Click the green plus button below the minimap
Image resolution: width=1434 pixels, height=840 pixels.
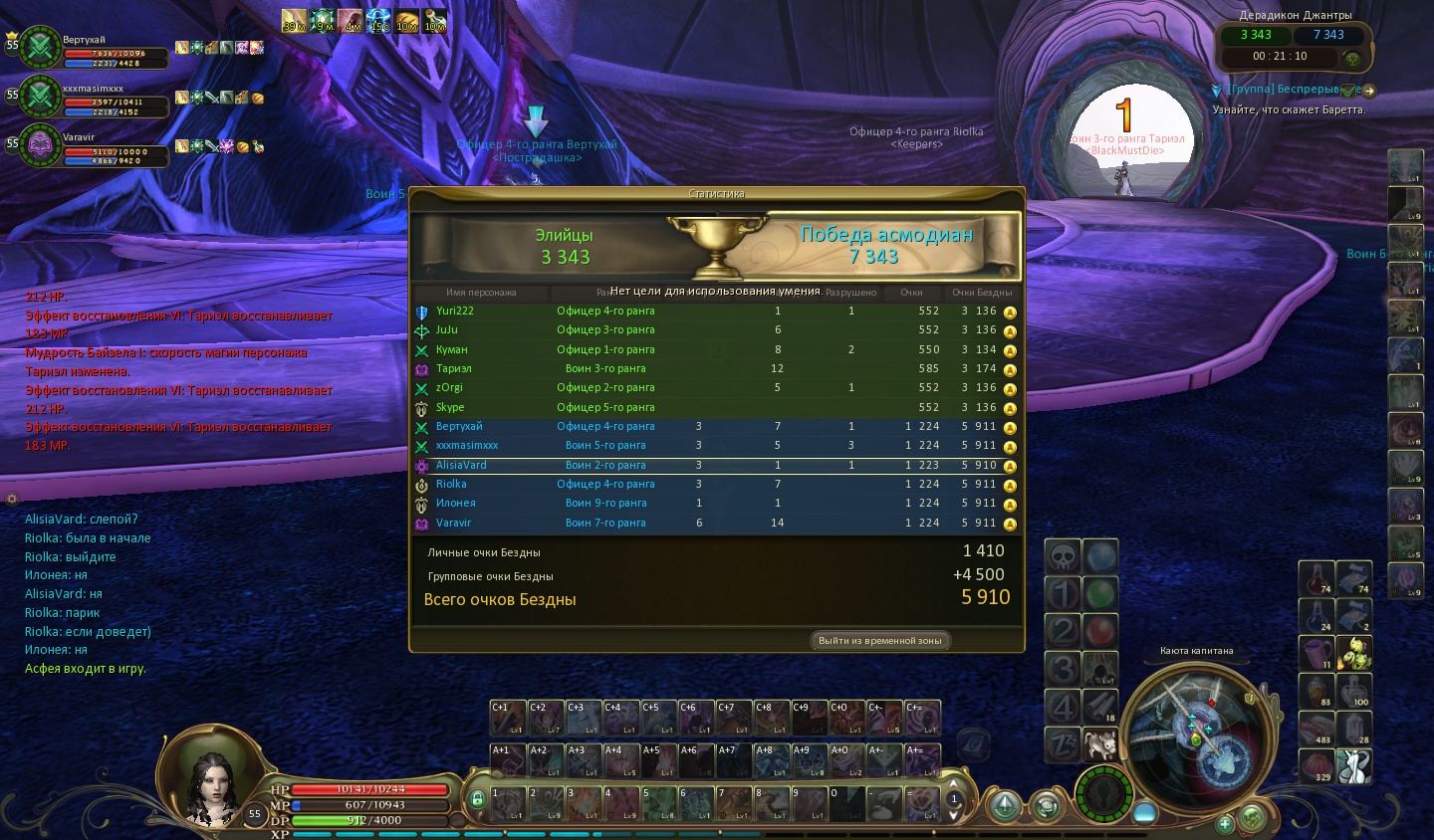(x=1226, y=823)
